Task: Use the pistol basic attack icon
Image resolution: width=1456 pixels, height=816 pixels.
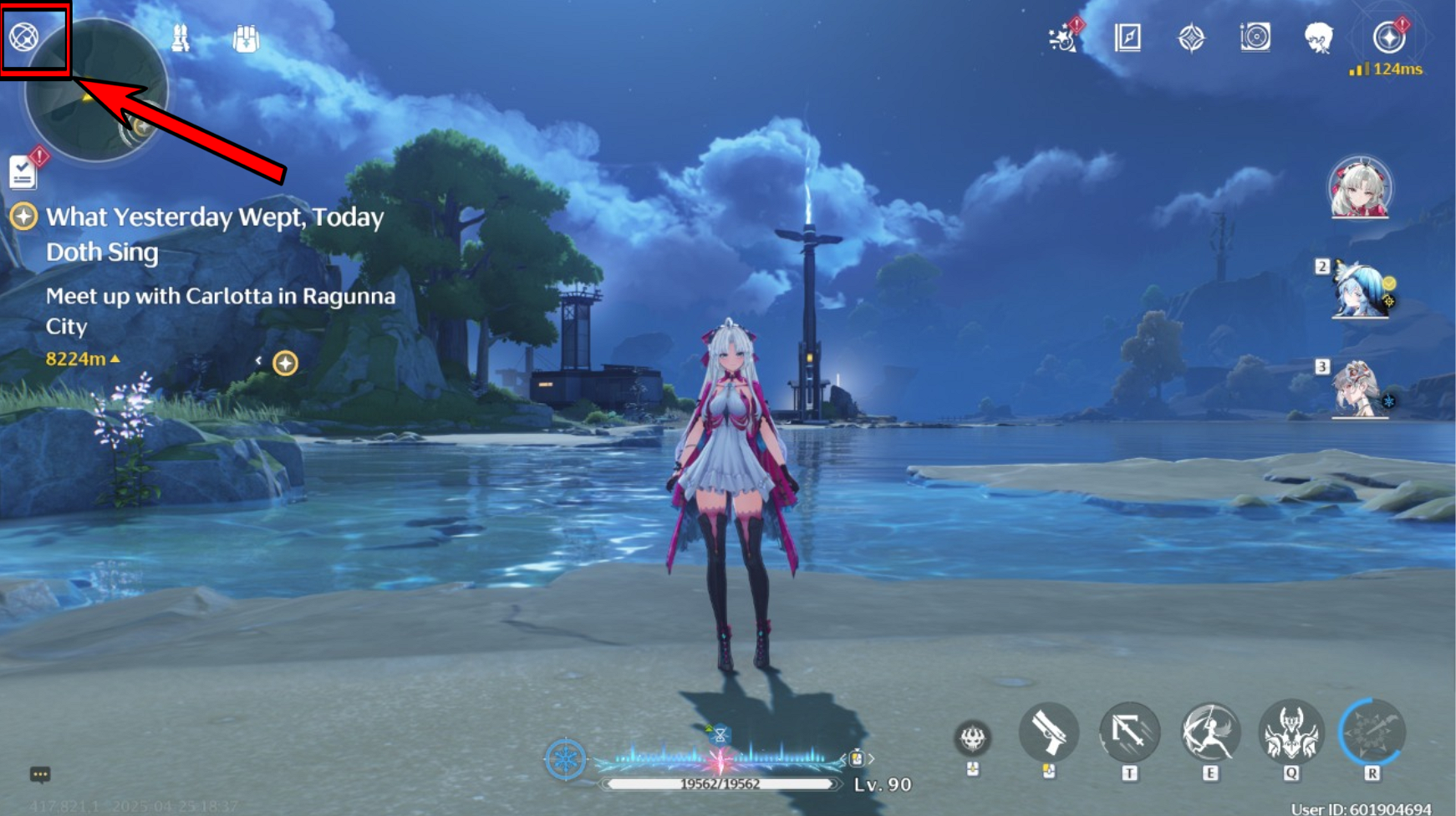Action: point(1048,733)
